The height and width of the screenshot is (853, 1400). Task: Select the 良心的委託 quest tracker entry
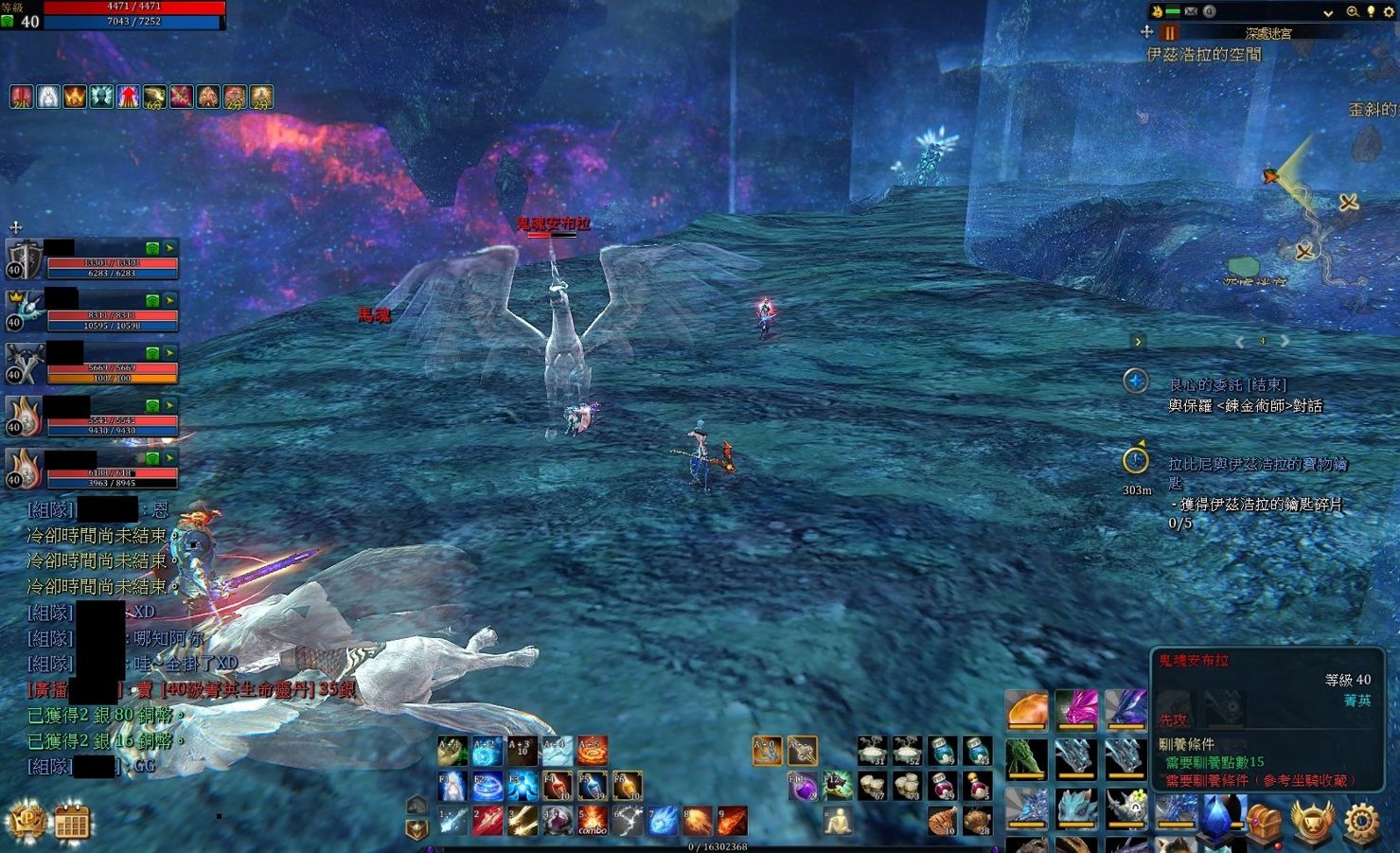pos(1227,384)
